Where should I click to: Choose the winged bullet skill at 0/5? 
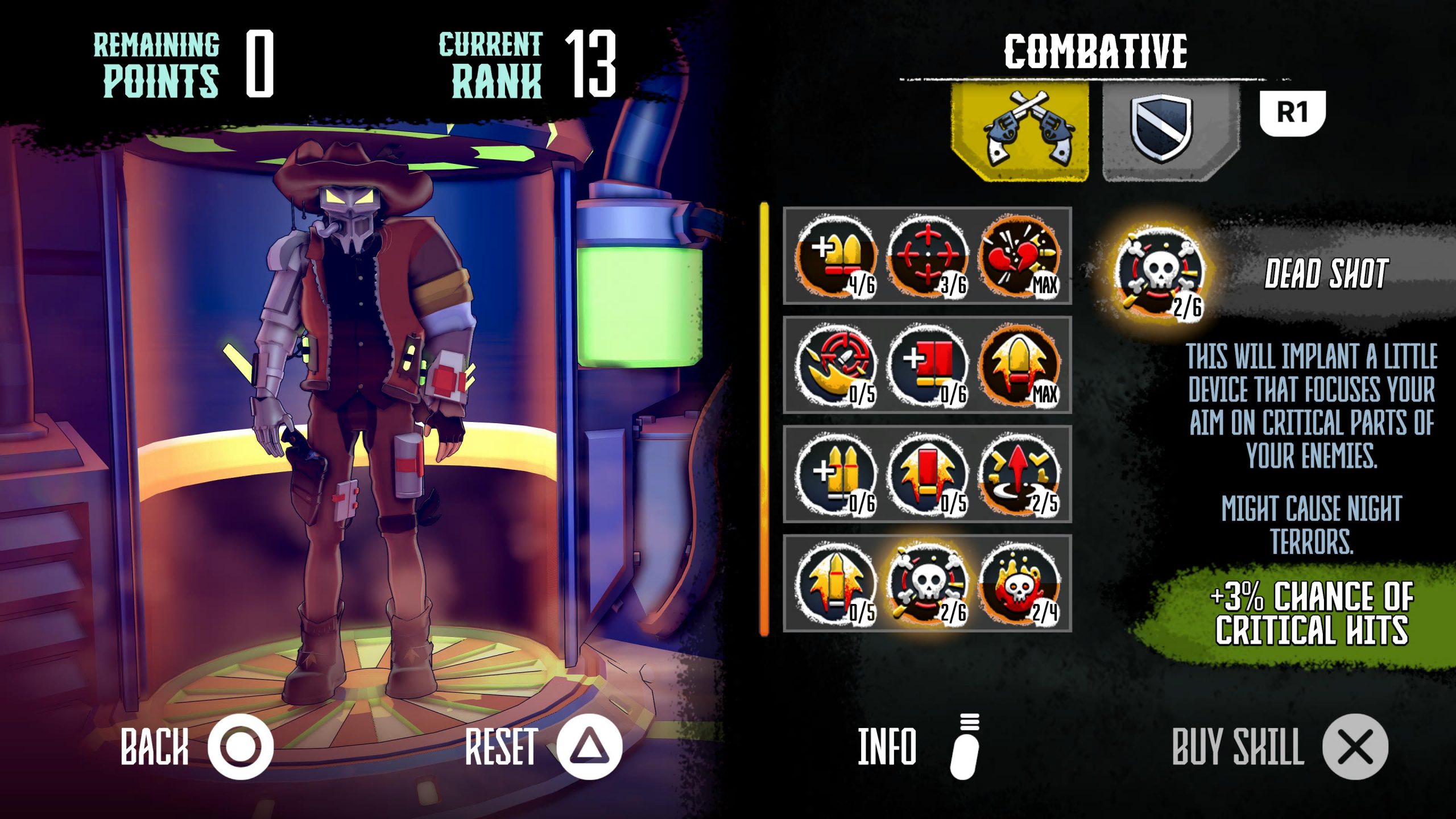pyautogui.click(x=836, y=584)
